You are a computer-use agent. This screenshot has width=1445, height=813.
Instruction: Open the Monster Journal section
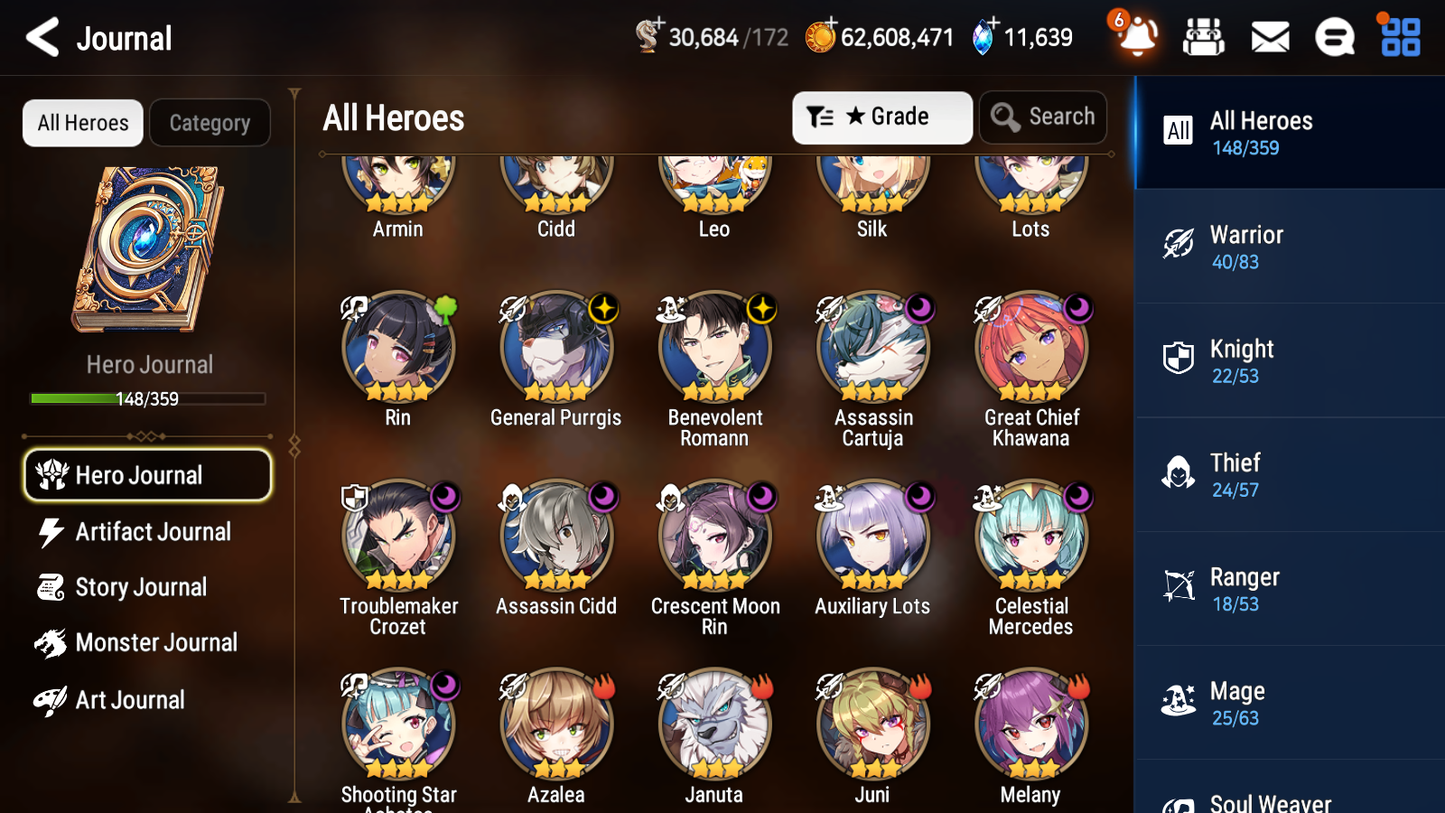[157, 643]
